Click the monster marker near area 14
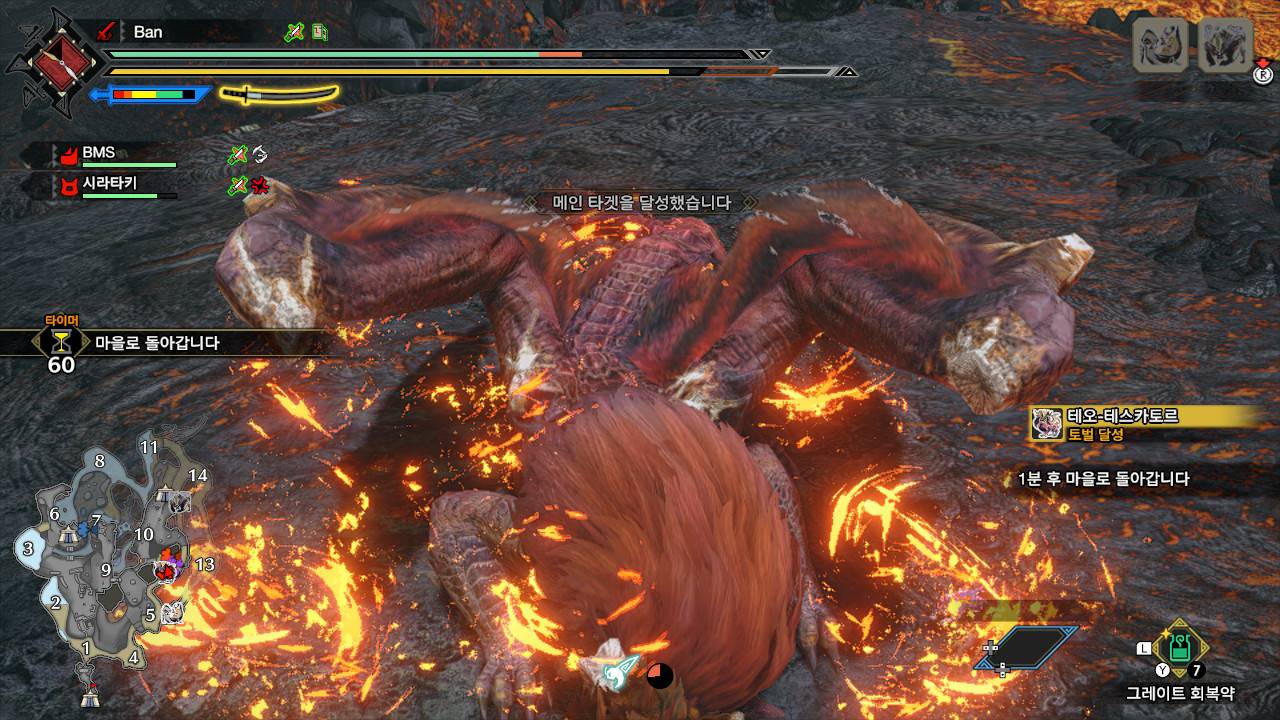 pos(182,500)
